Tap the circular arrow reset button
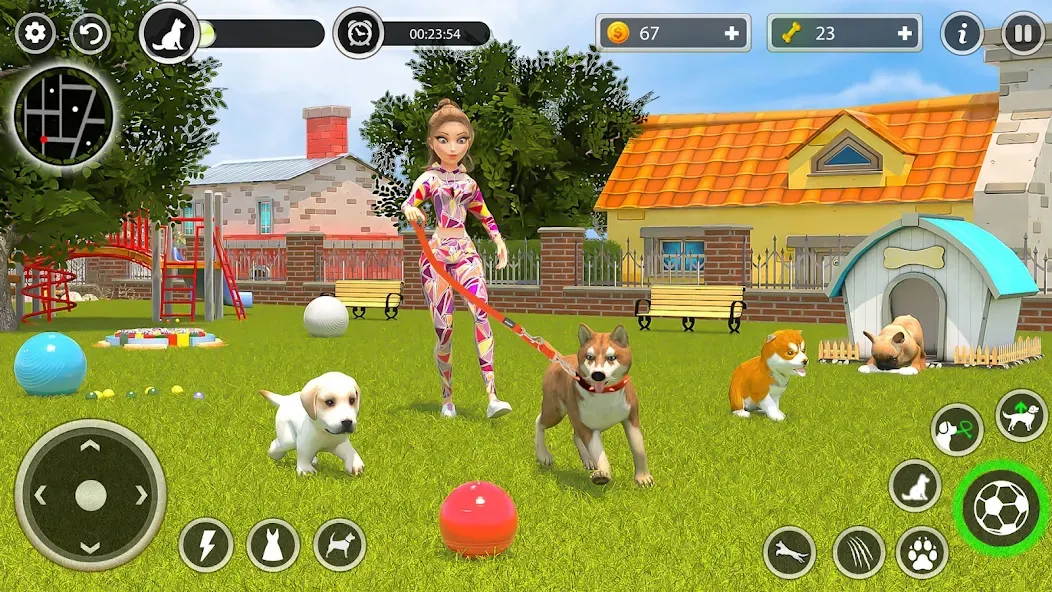This screenshot has height=592, width=1052. [90, 34]
